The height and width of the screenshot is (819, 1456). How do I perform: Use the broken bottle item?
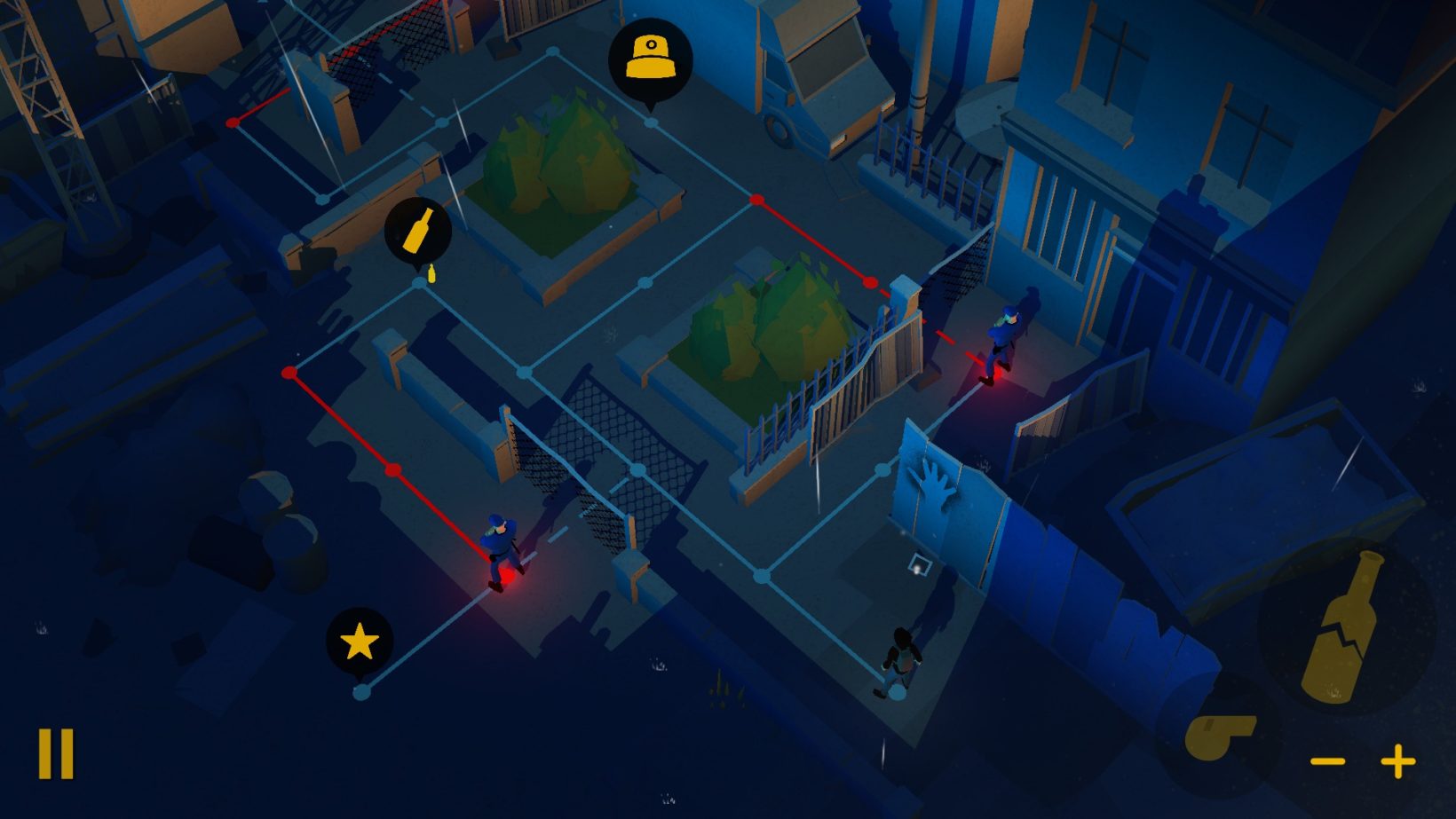click(x=1344, y=626)
